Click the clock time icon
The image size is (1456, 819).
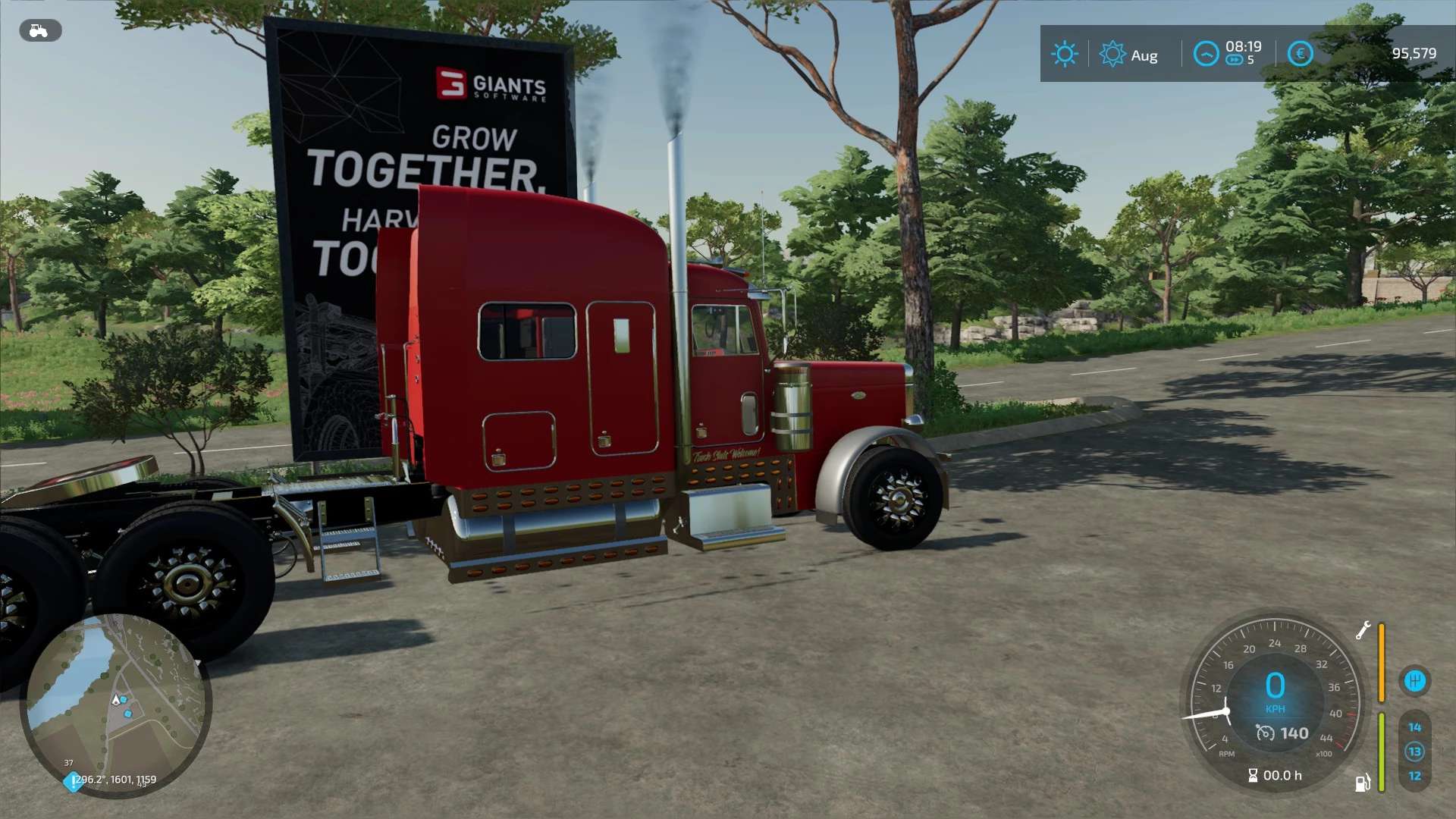[1206, 54]
